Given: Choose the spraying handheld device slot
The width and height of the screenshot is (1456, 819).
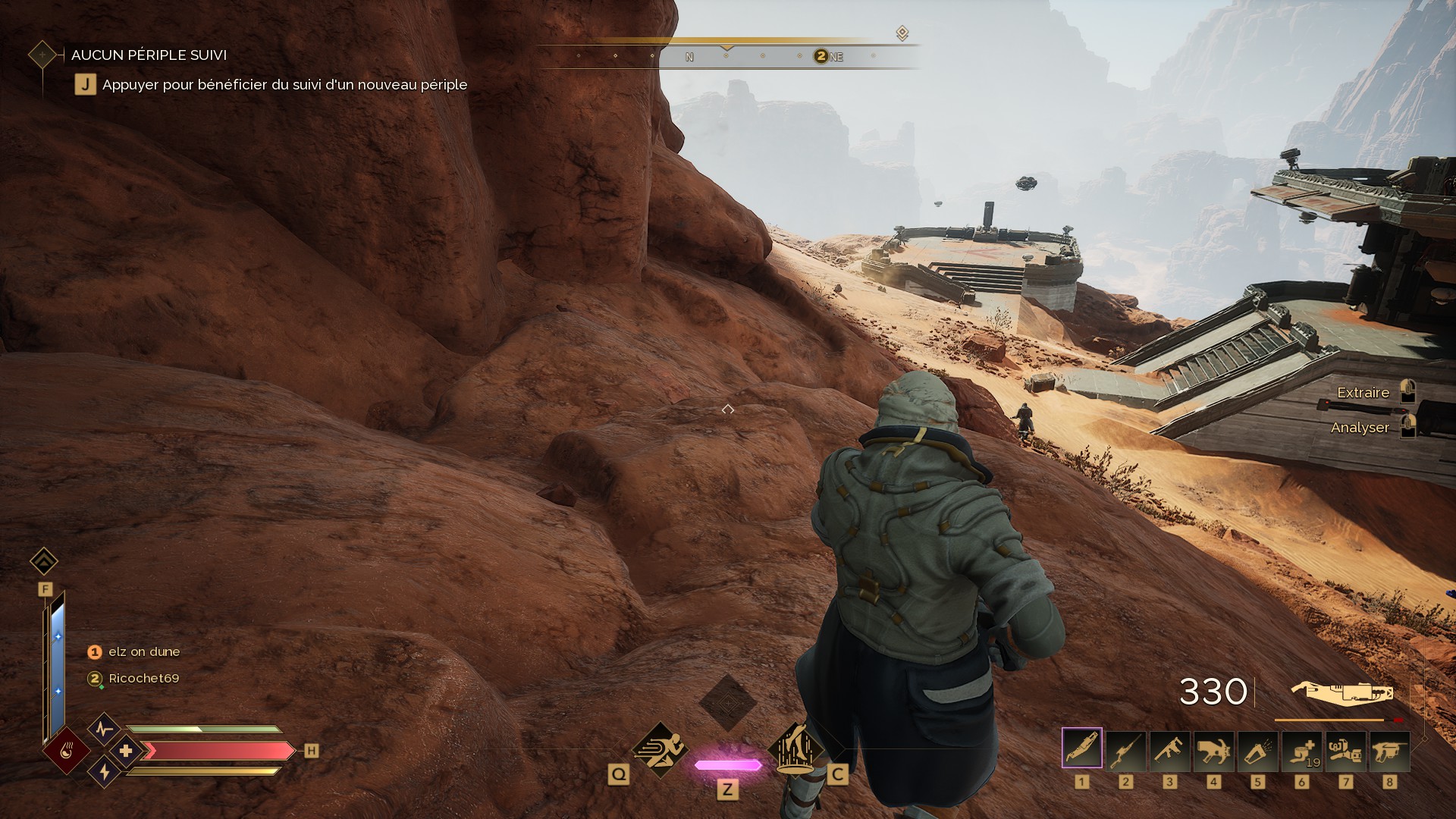Looking at the screenshot, I should point(1257,748).
